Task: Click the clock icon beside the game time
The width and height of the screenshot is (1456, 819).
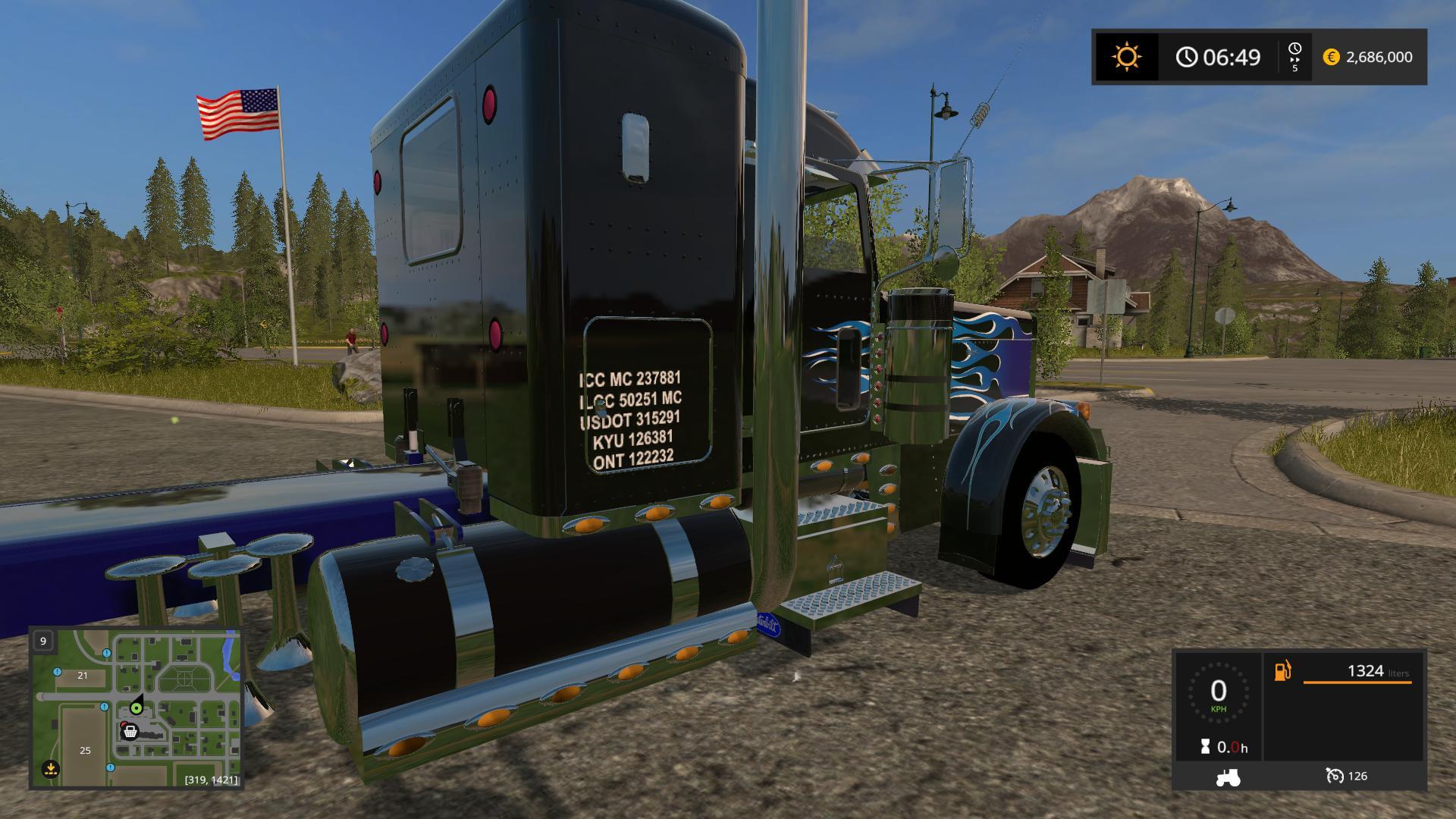Action: [x=1187, y=57]
